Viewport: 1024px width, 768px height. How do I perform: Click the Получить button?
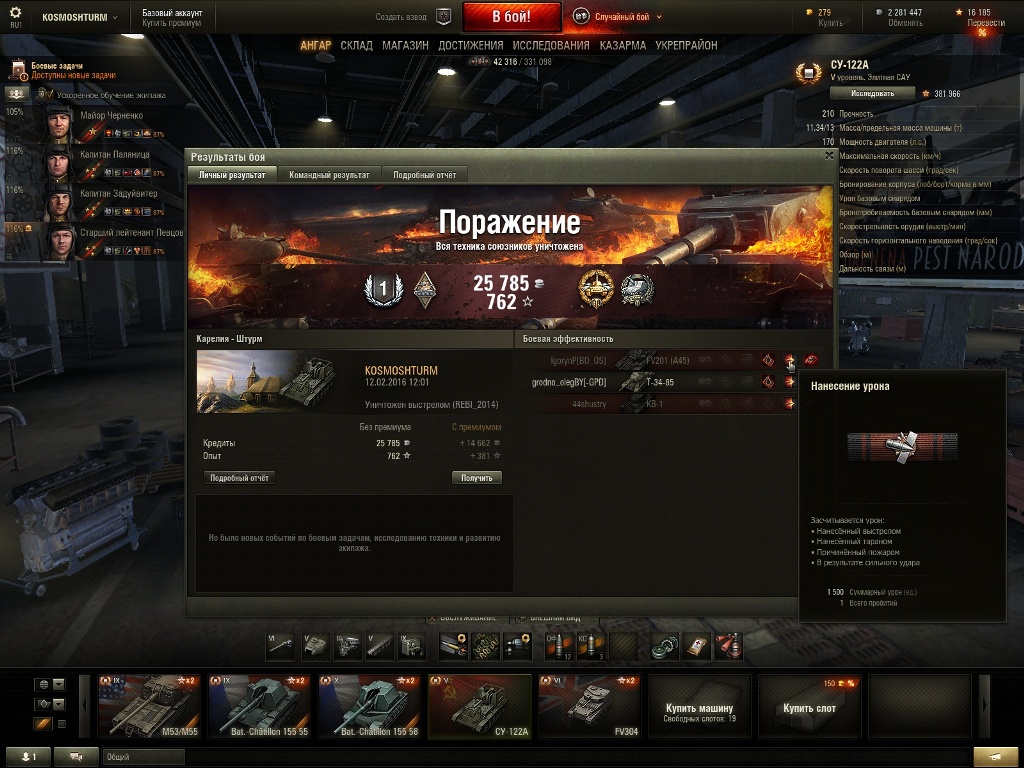tap(476, 478)
